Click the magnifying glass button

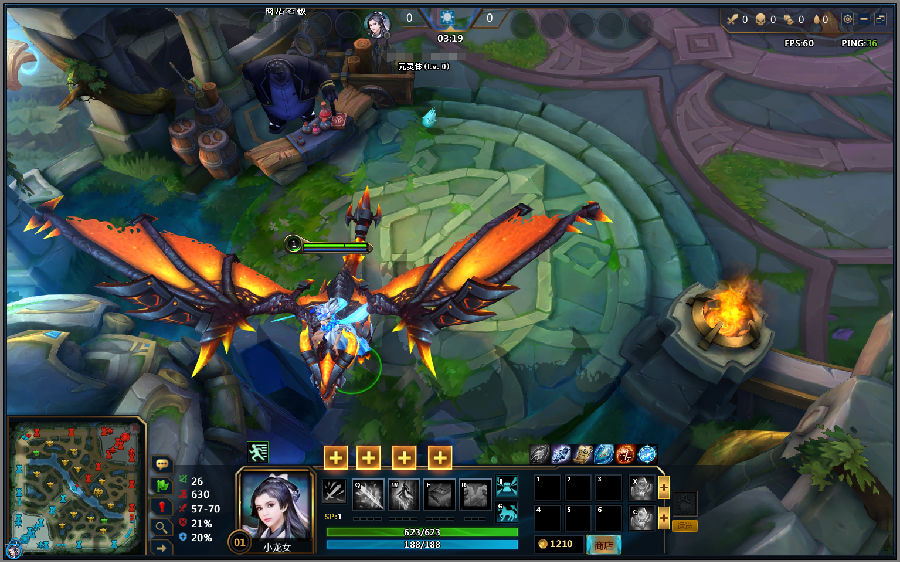162,527
